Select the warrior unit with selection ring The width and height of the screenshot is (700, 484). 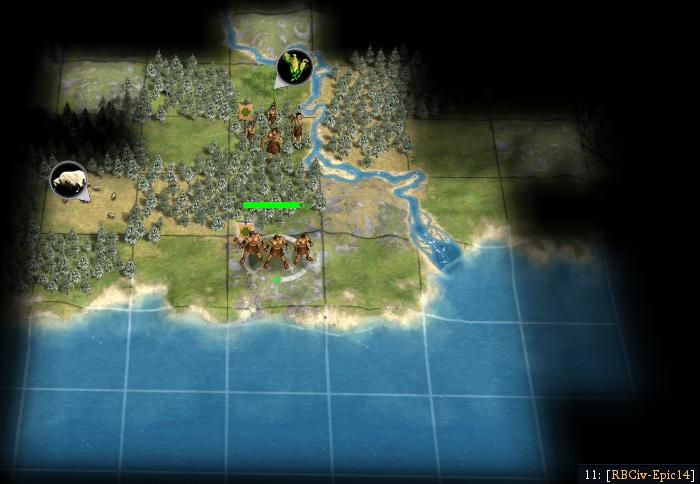pyautogui.click(x=275, y=248)
